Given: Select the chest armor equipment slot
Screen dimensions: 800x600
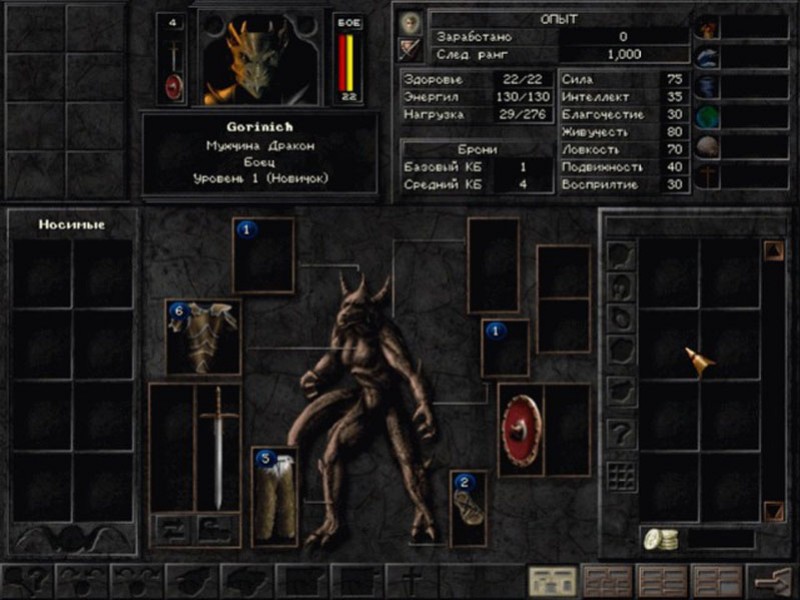Looking at the screenshot, I should coord(203,336).
